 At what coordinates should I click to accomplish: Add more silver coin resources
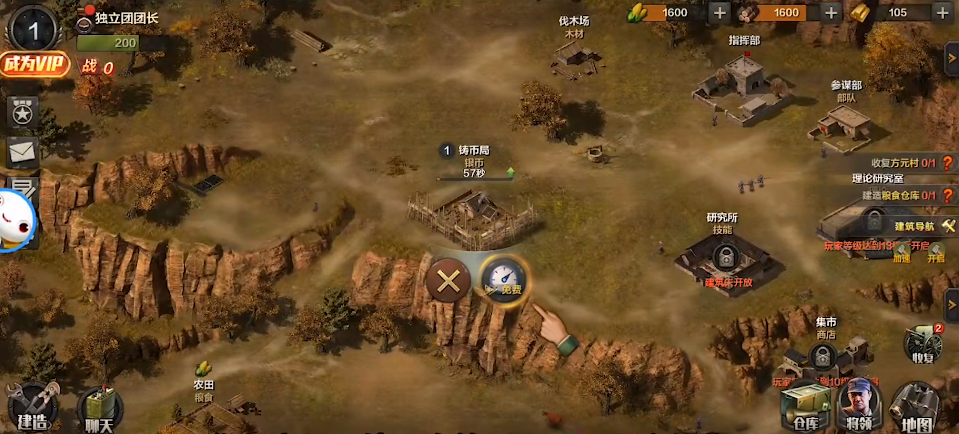click(x=831, y=12)
